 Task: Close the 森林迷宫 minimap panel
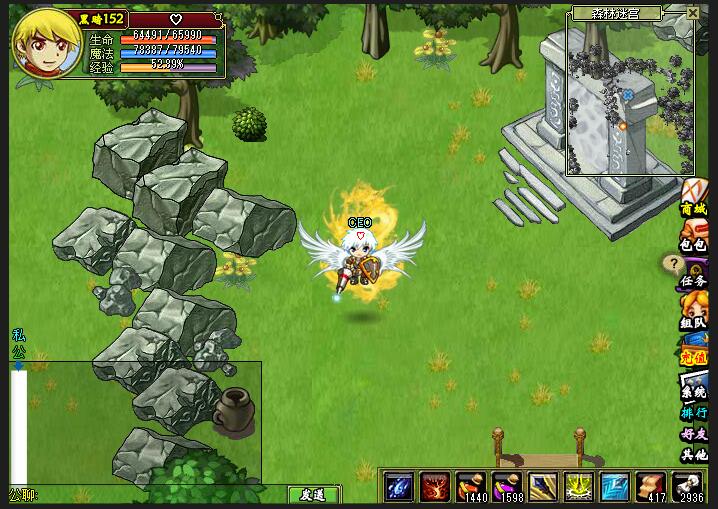(693, 13)
